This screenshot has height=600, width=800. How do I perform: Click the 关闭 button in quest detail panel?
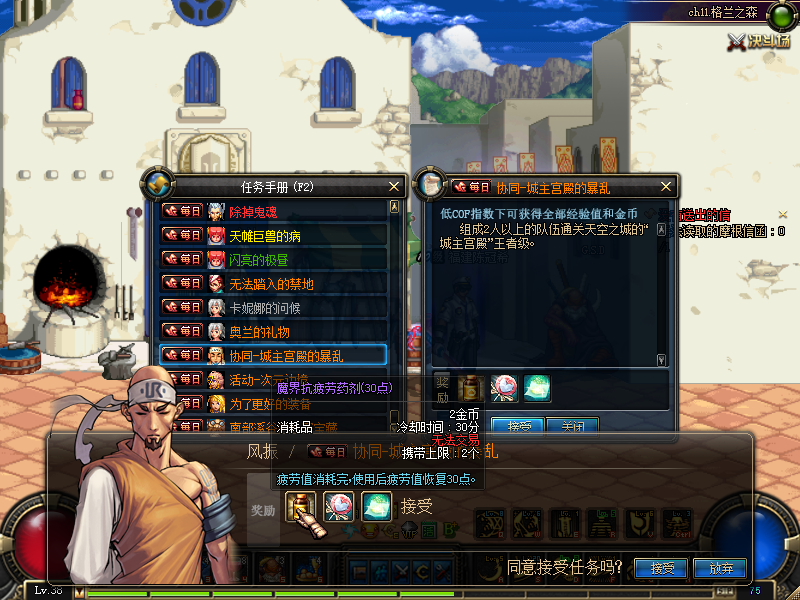coord(572,426)
